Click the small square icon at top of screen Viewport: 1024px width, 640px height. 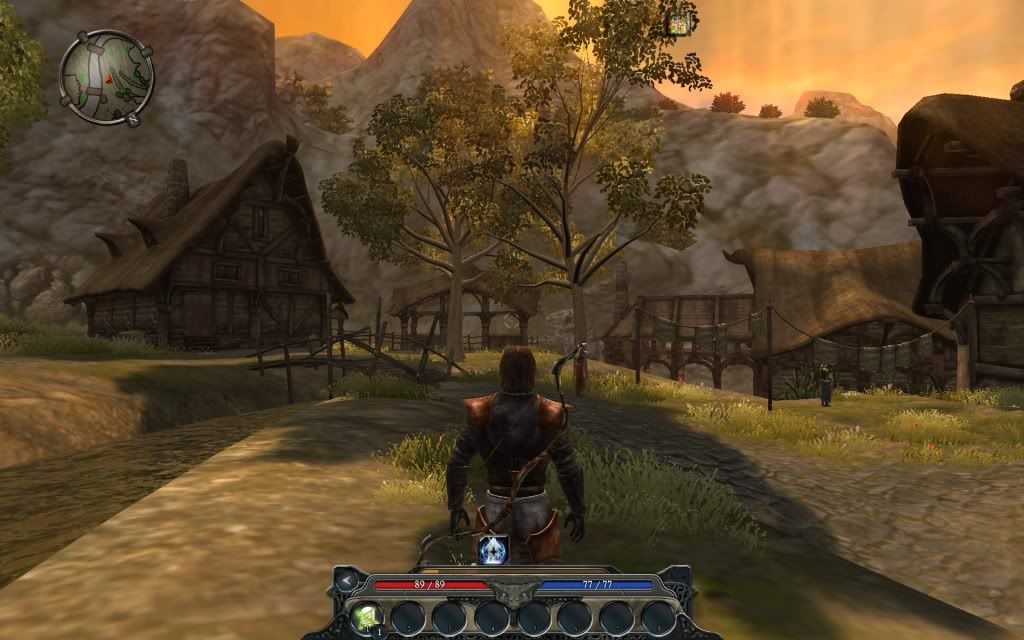(x=680, y=22)
